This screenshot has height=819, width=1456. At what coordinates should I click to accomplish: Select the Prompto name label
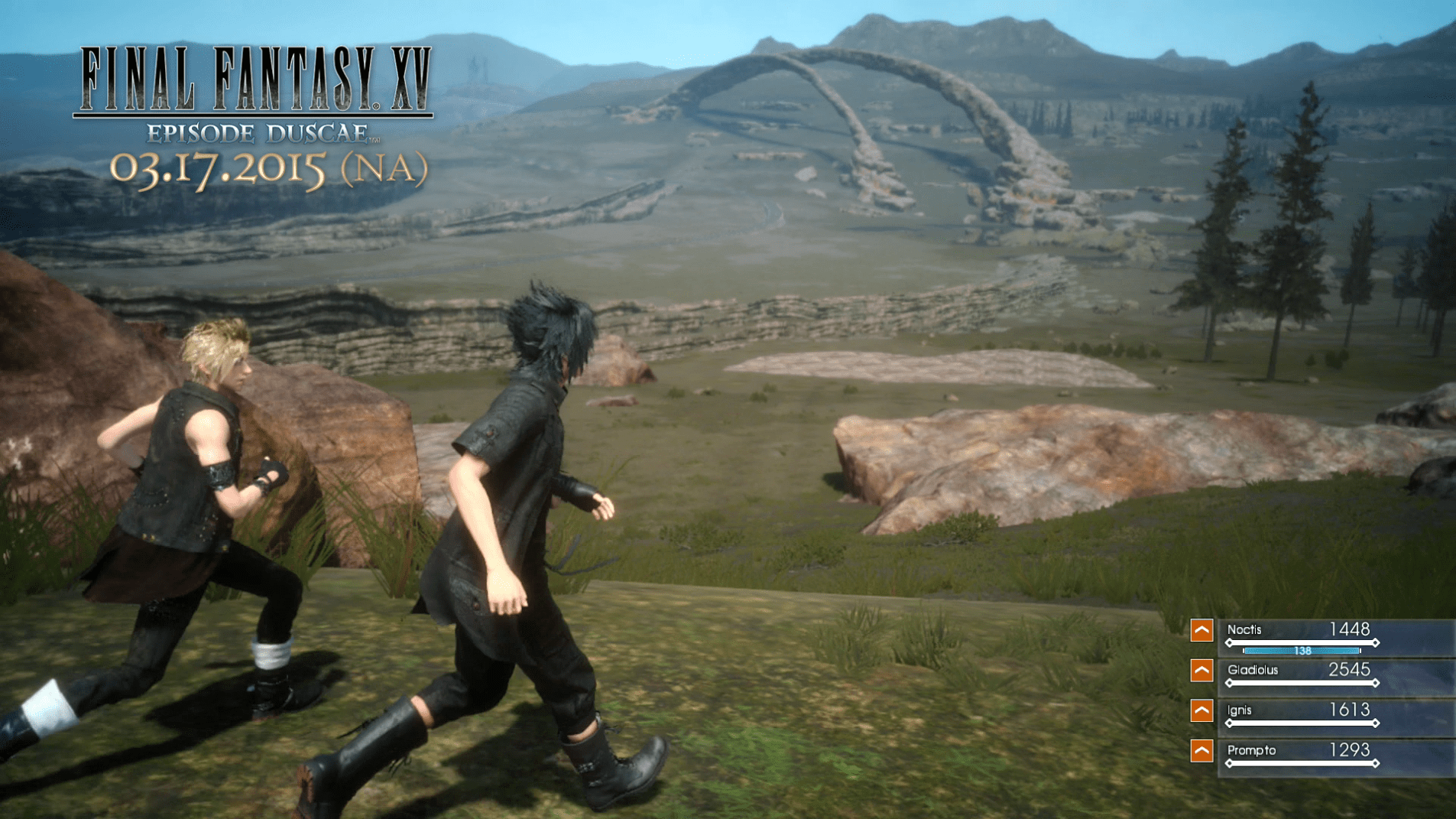point(1252,750)
